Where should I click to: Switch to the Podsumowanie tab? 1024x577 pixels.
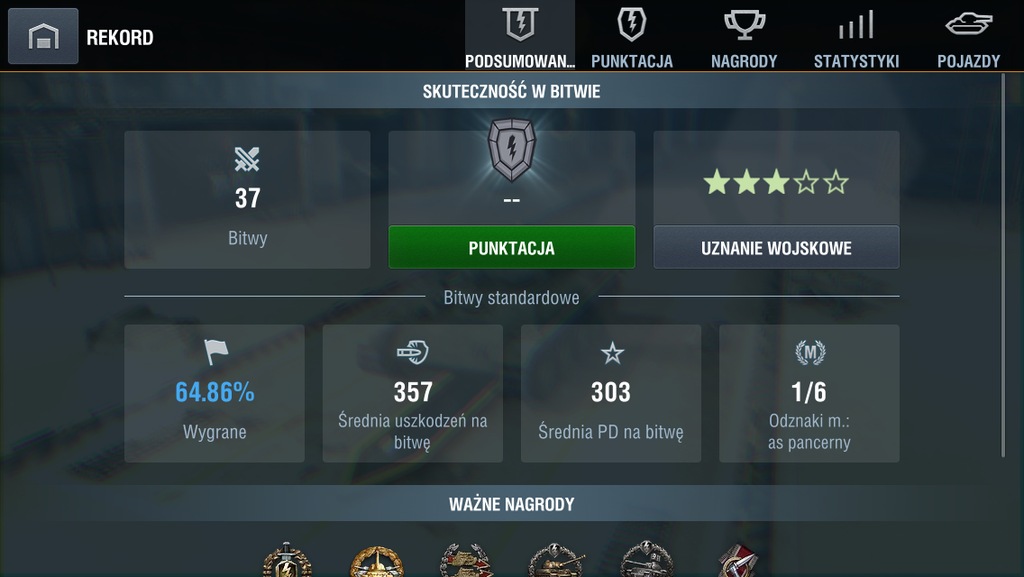520,37
